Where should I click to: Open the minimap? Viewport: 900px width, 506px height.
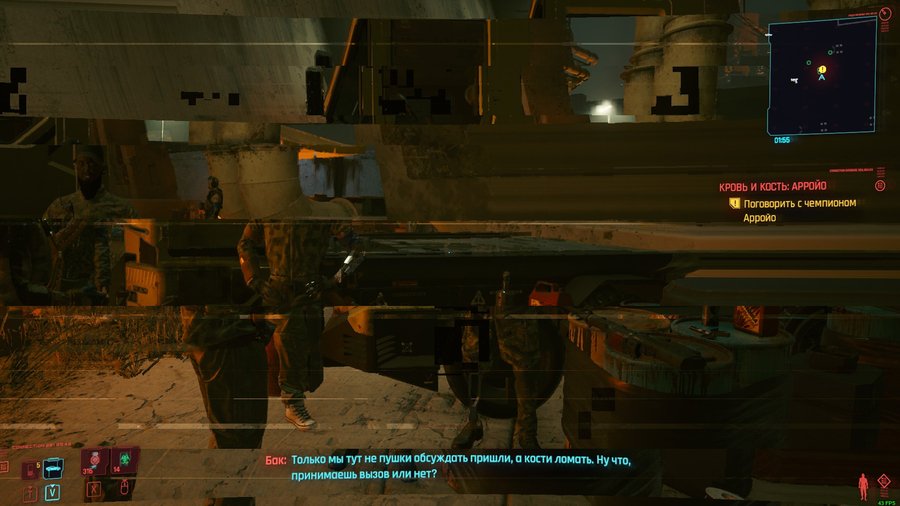pos(822,73)
